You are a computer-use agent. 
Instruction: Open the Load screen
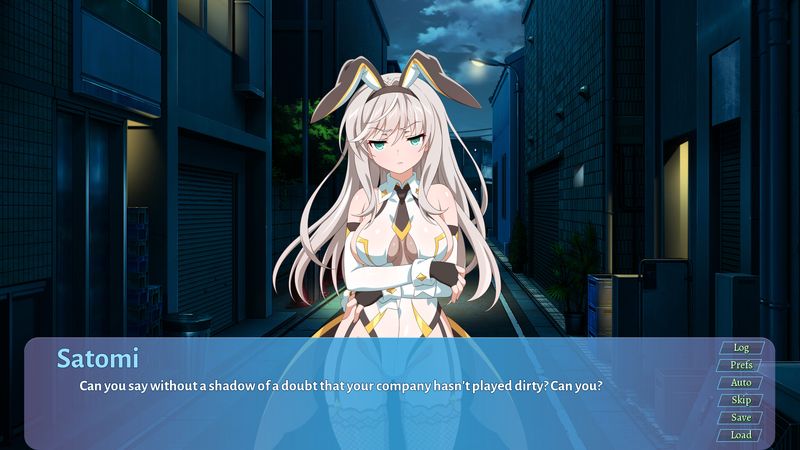pos(741,435)
